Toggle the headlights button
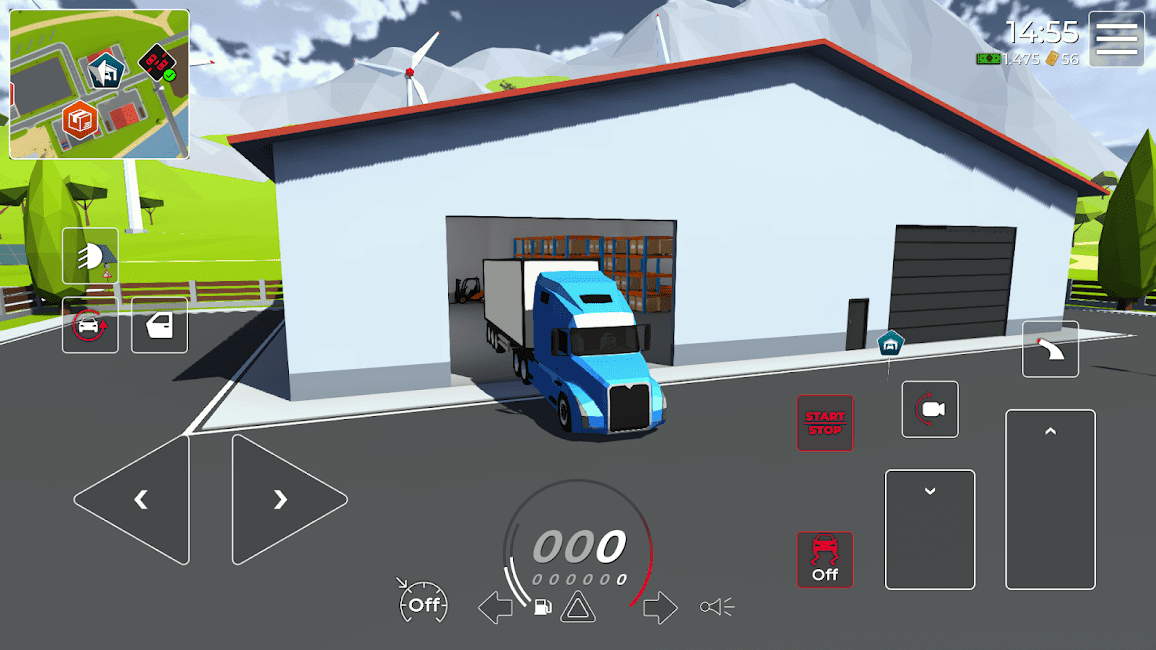Screen dimensions: 1156x650 click(90, 256)
